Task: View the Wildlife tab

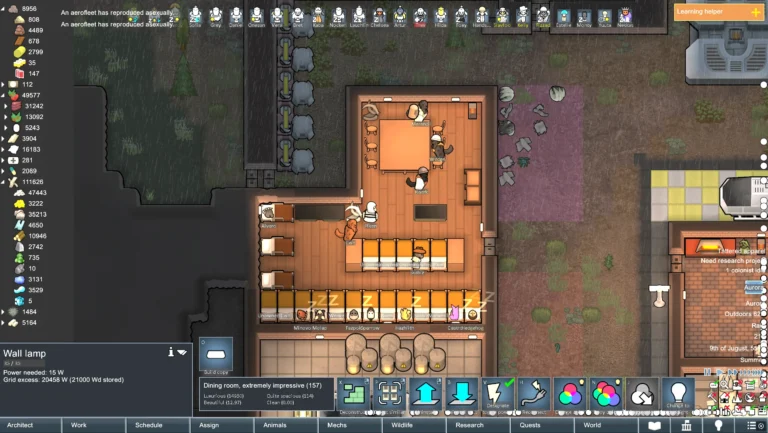Action: pyautogui.click(x=402, y=425)
